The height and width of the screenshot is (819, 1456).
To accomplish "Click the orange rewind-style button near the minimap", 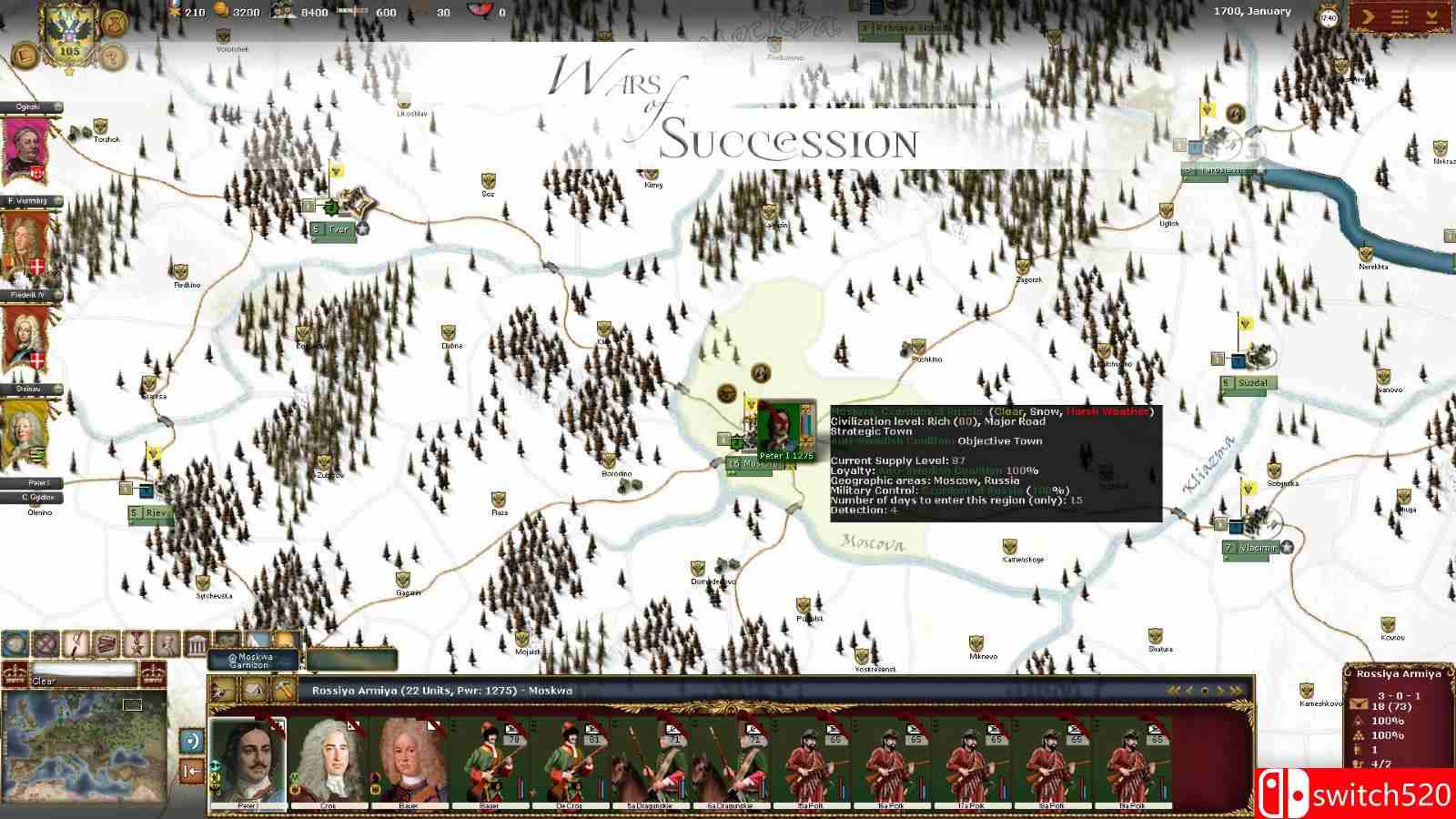I will 191,770.
